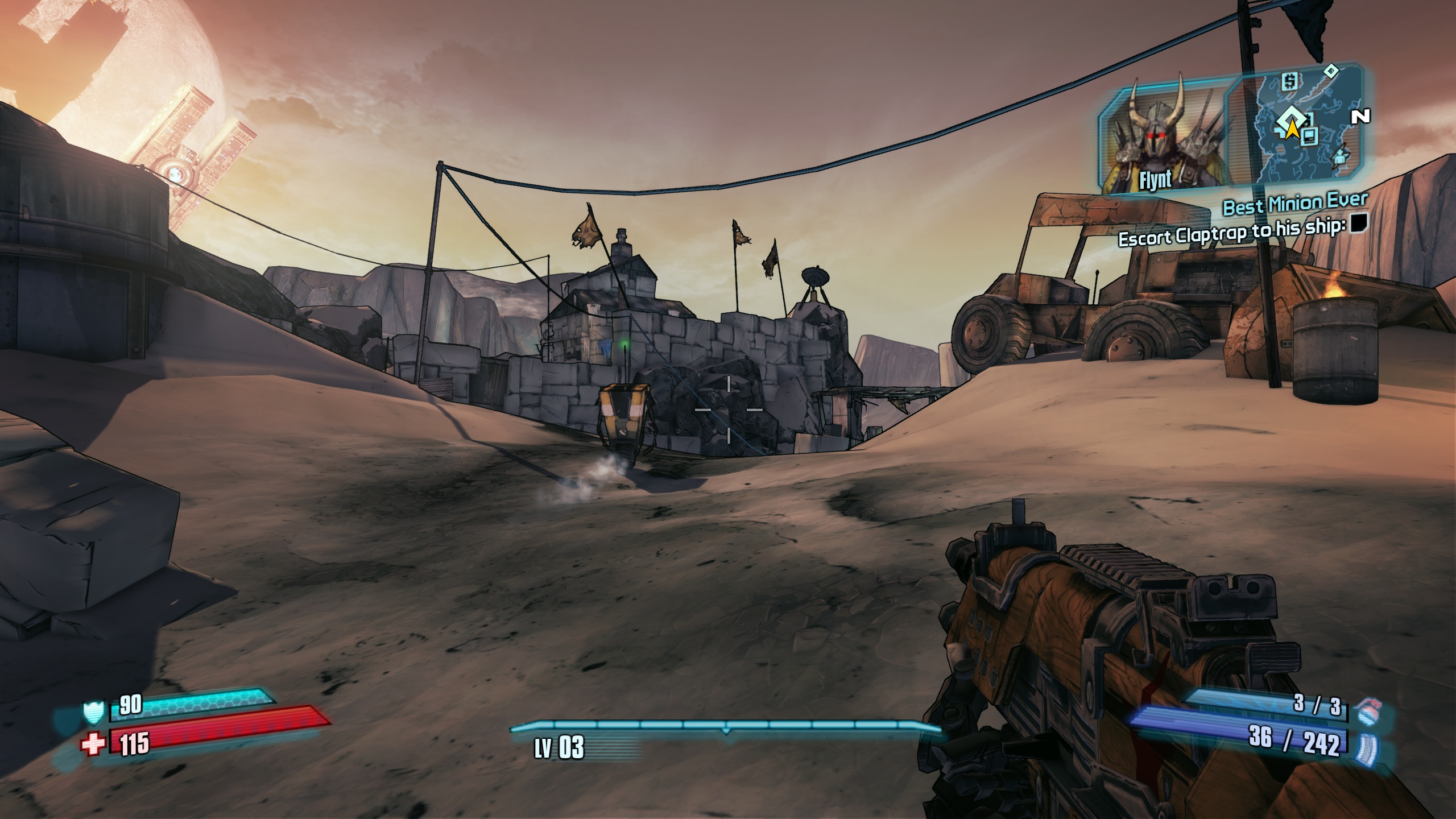
Task: Open the Best Minion Ever mission tracker
Action: point(1295,204)
